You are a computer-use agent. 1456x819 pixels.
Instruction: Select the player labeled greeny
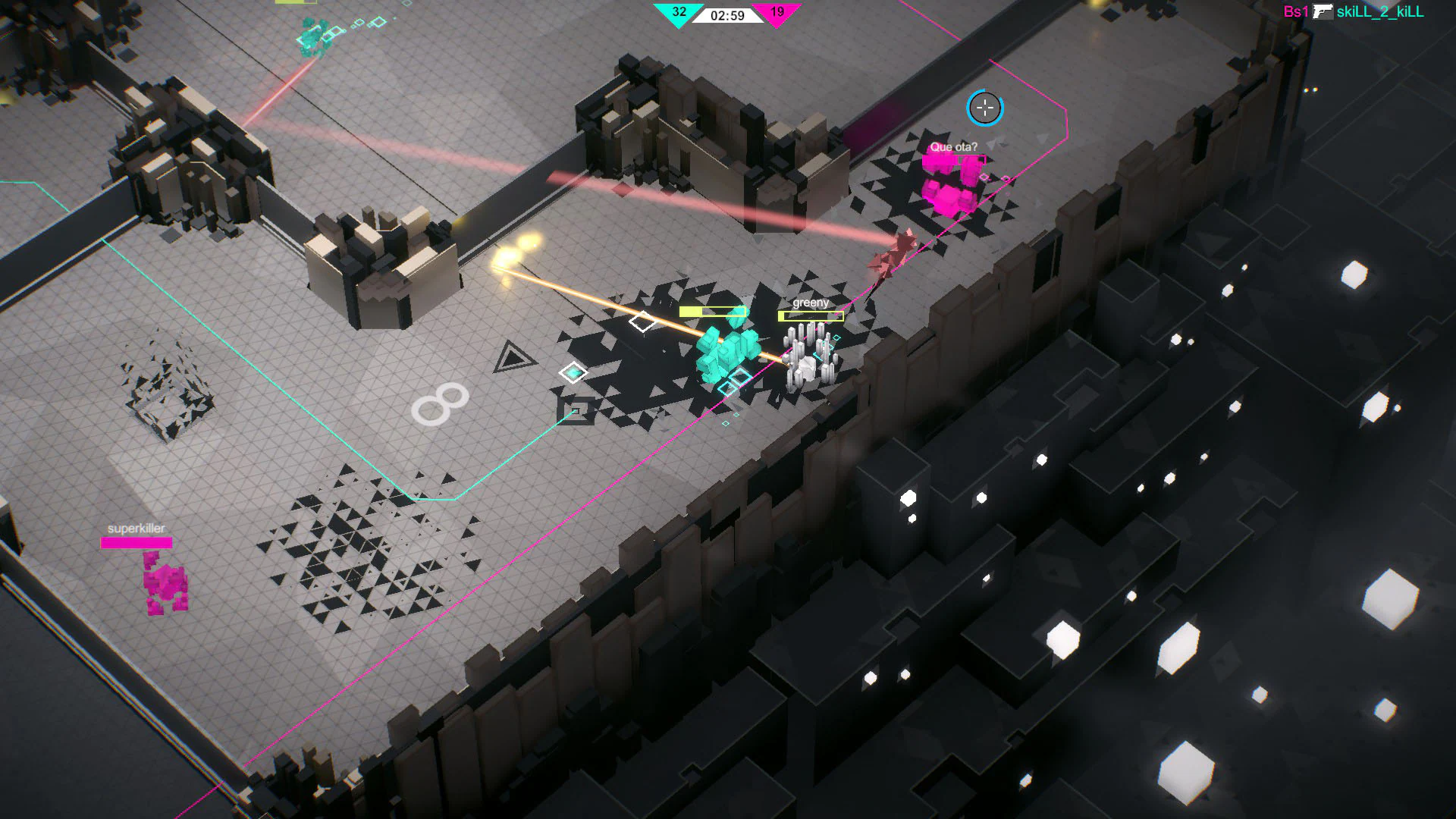810,356
